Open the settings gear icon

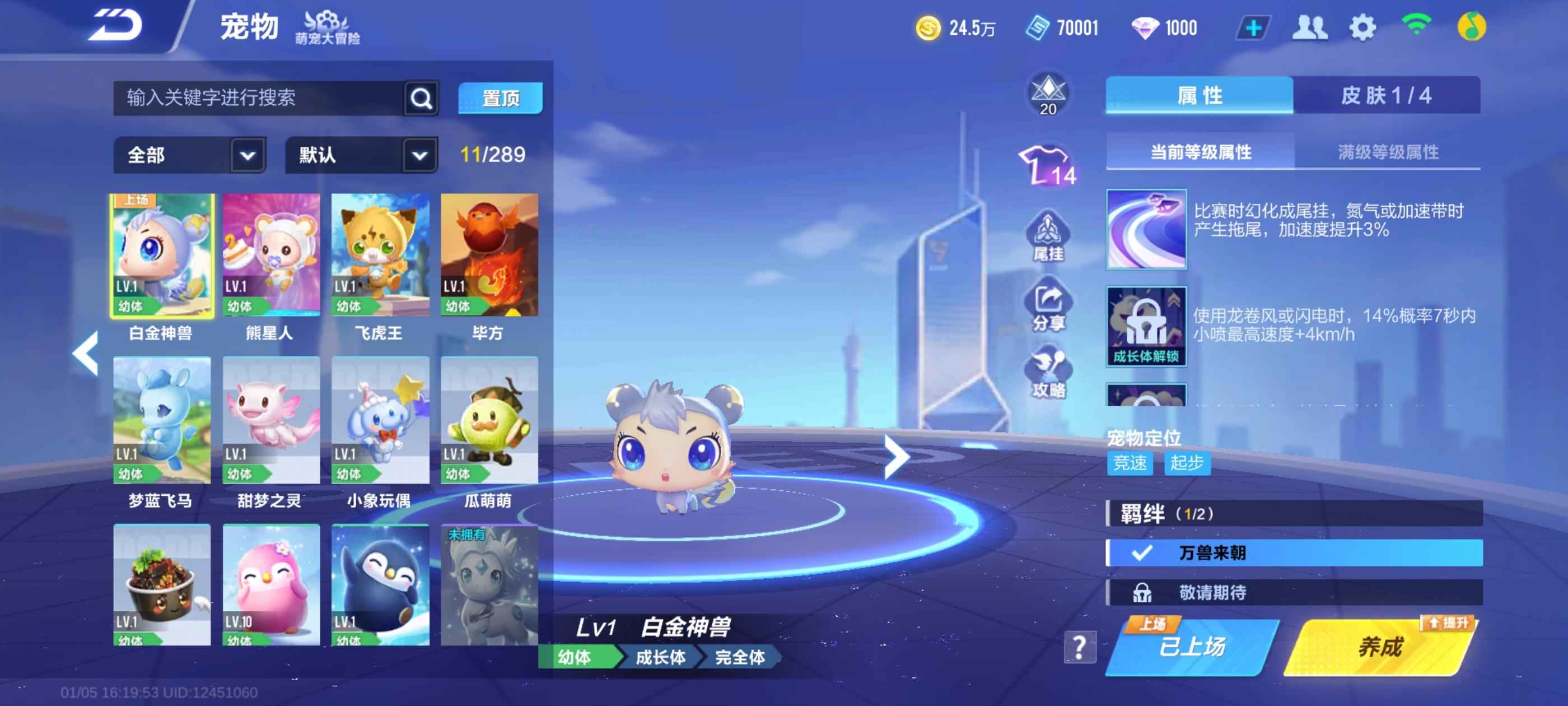tap(1362, 27)
